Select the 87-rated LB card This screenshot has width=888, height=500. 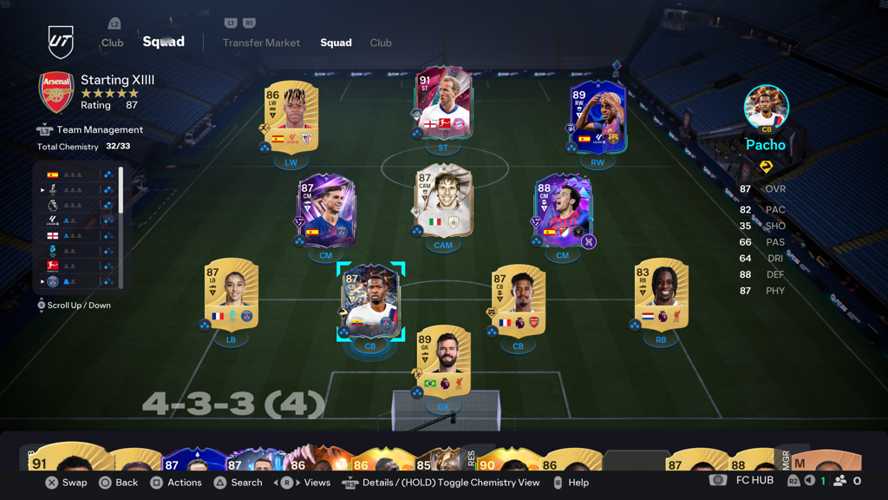(232, 292)
